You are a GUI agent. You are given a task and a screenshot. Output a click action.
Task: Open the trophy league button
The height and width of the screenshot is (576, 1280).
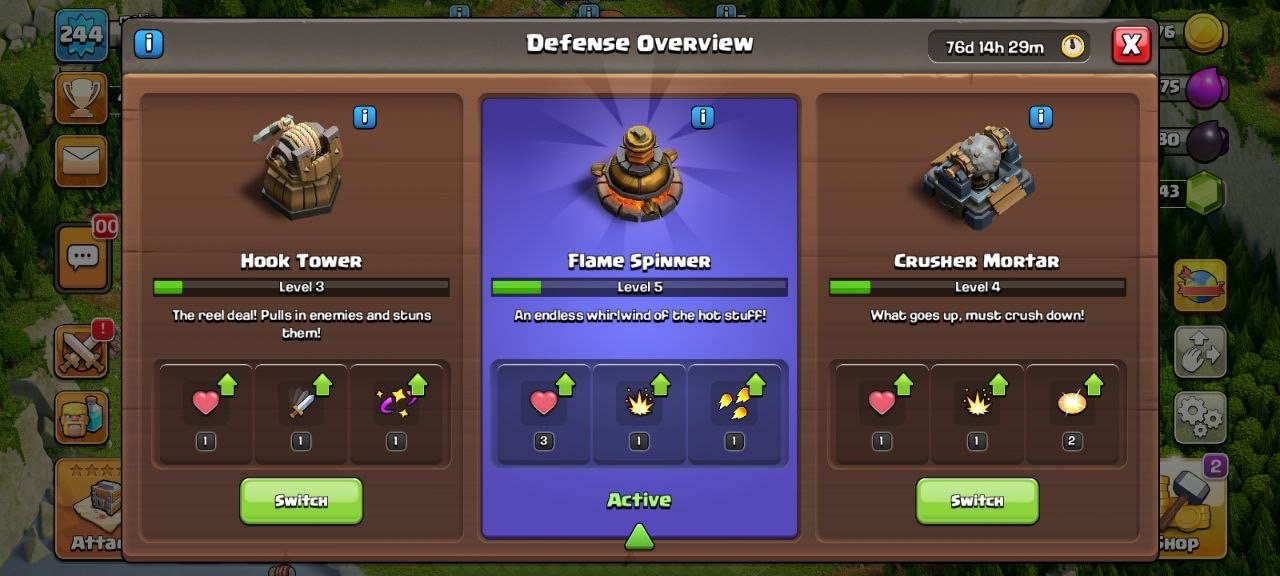click(81, 97)
